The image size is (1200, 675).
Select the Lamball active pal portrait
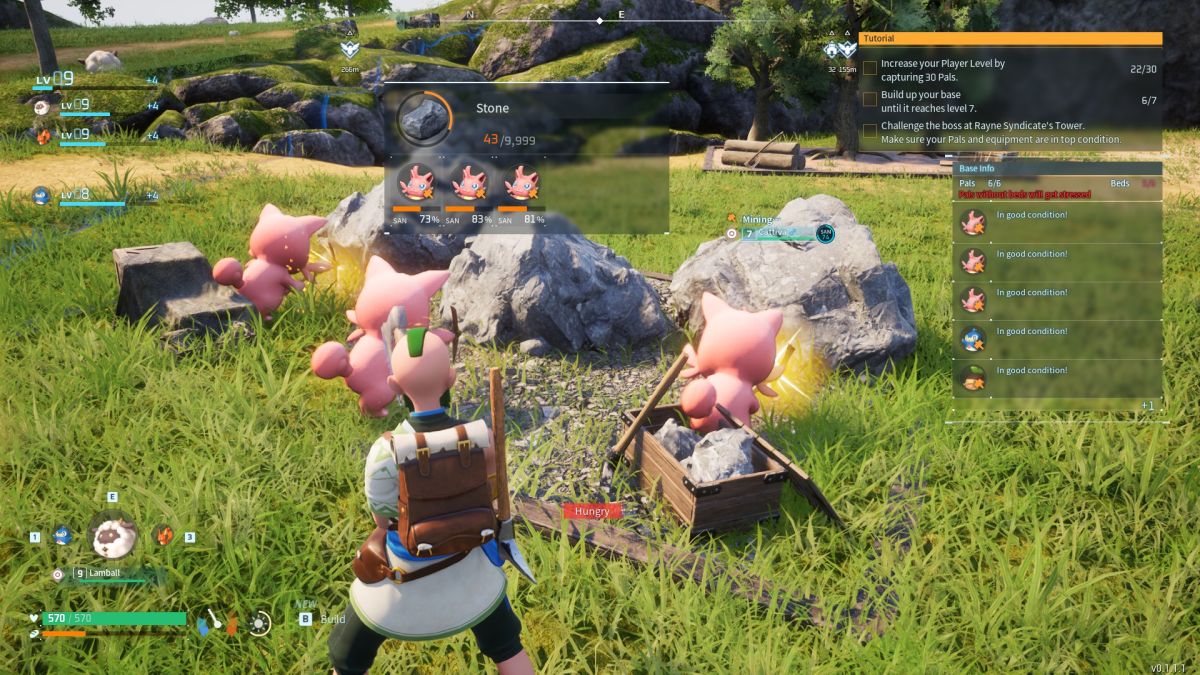(x=115, y=538)
